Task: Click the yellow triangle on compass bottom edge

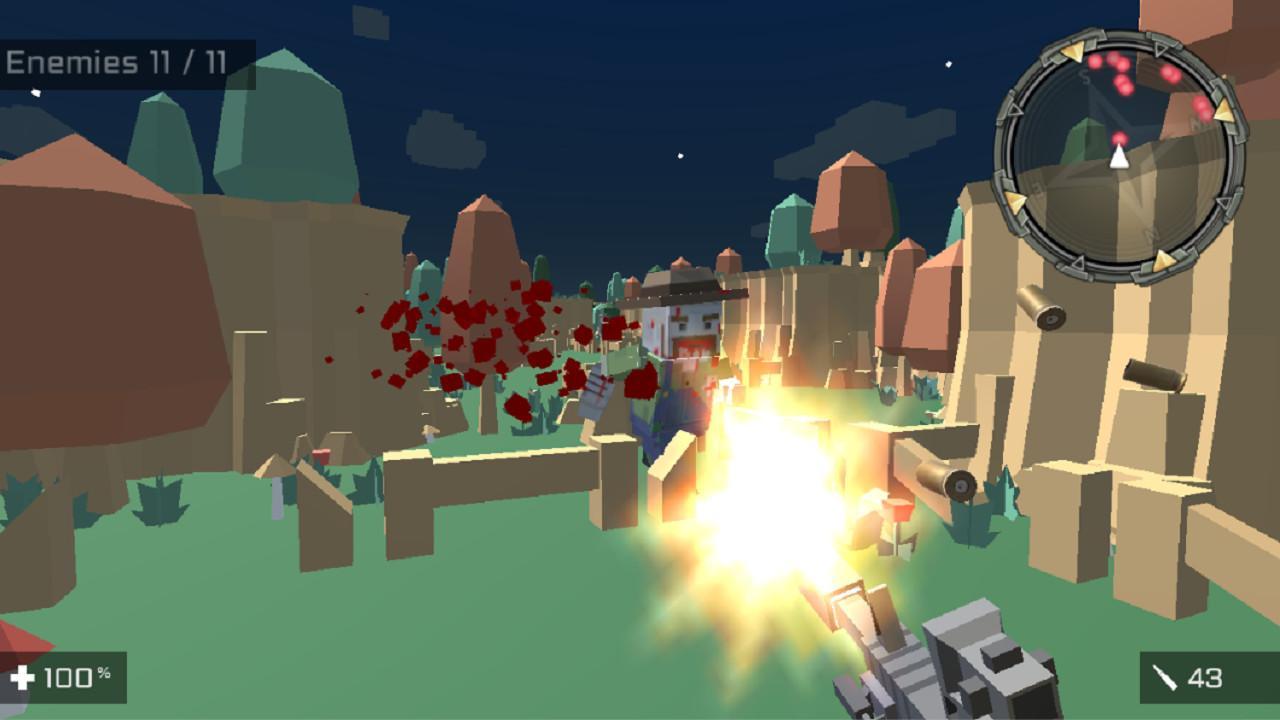Action: 1166,260
